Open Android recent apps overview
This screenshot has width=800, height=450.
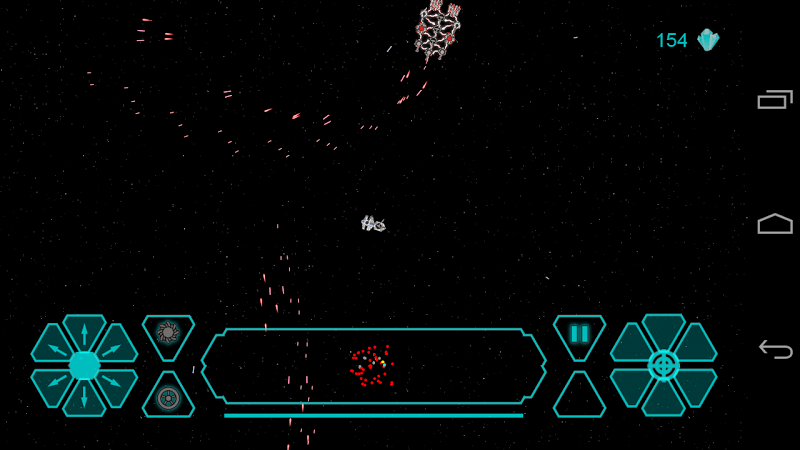(x=775, y=99)
